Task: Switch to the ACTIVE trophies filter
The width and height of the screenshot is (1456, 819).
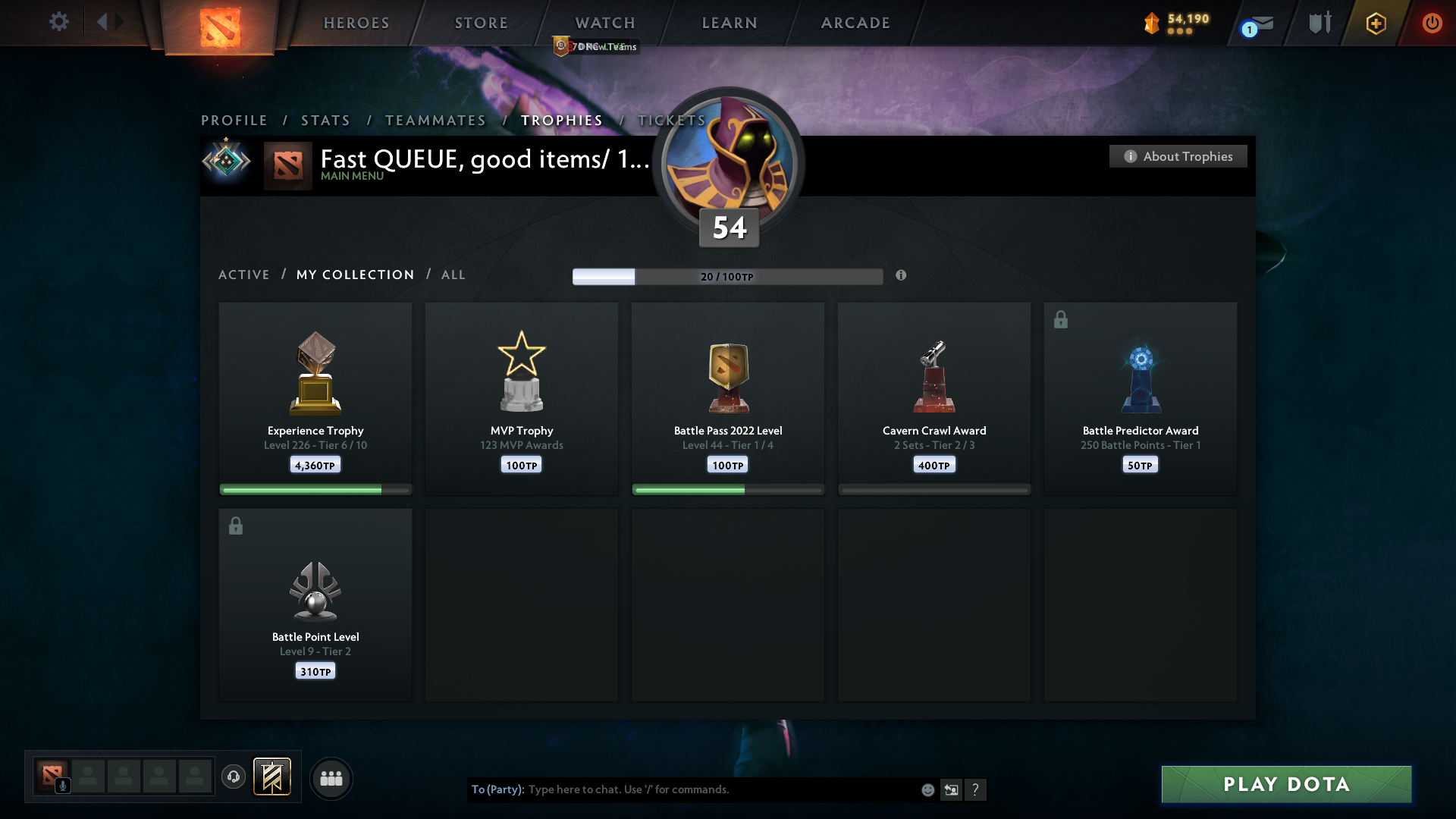Action: pyautogui.click(x=244, y=275)
